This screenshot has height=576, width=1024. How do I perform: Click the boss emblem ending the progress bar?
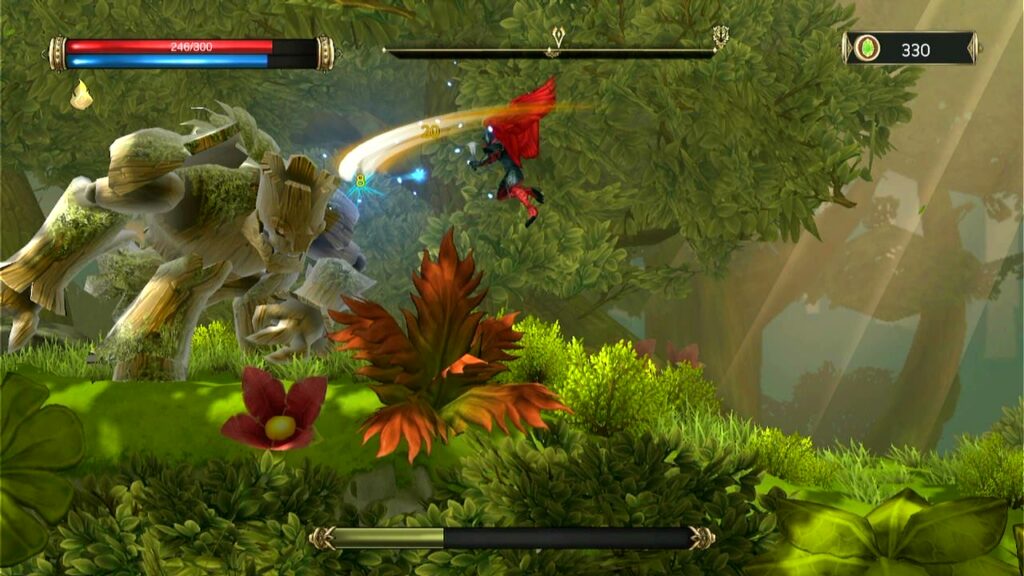click(x=720, y=38)
